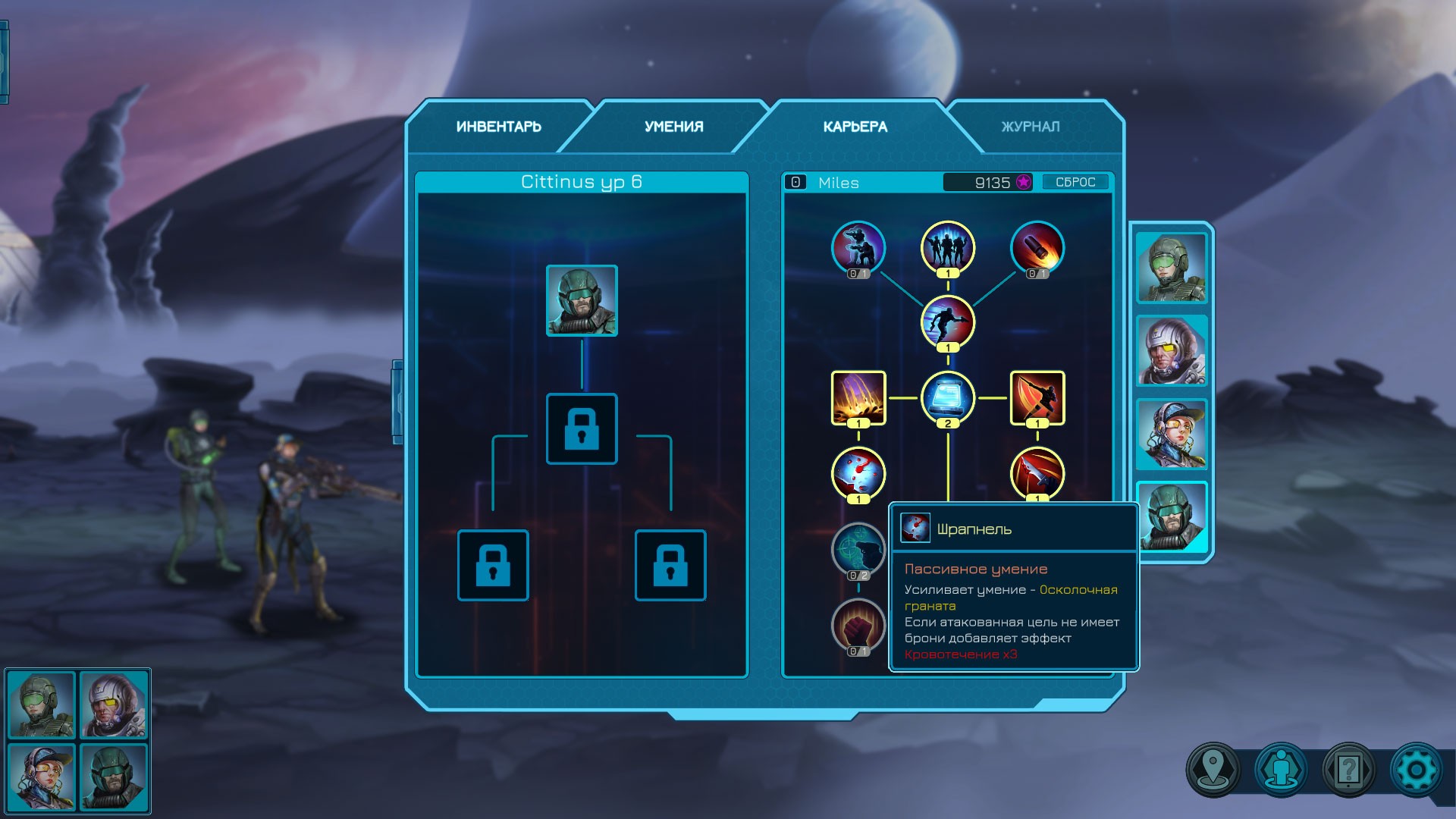Click the Шрапнель shrapnel skill node

(858, 473)
